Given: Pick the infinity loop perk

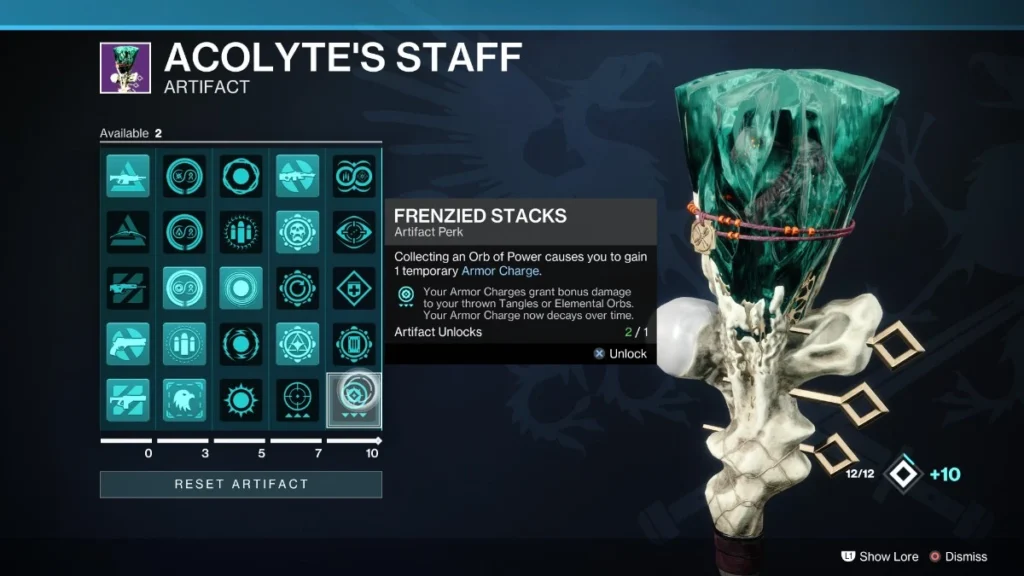Looking at the screenshot, I should (x=184, y=288).
